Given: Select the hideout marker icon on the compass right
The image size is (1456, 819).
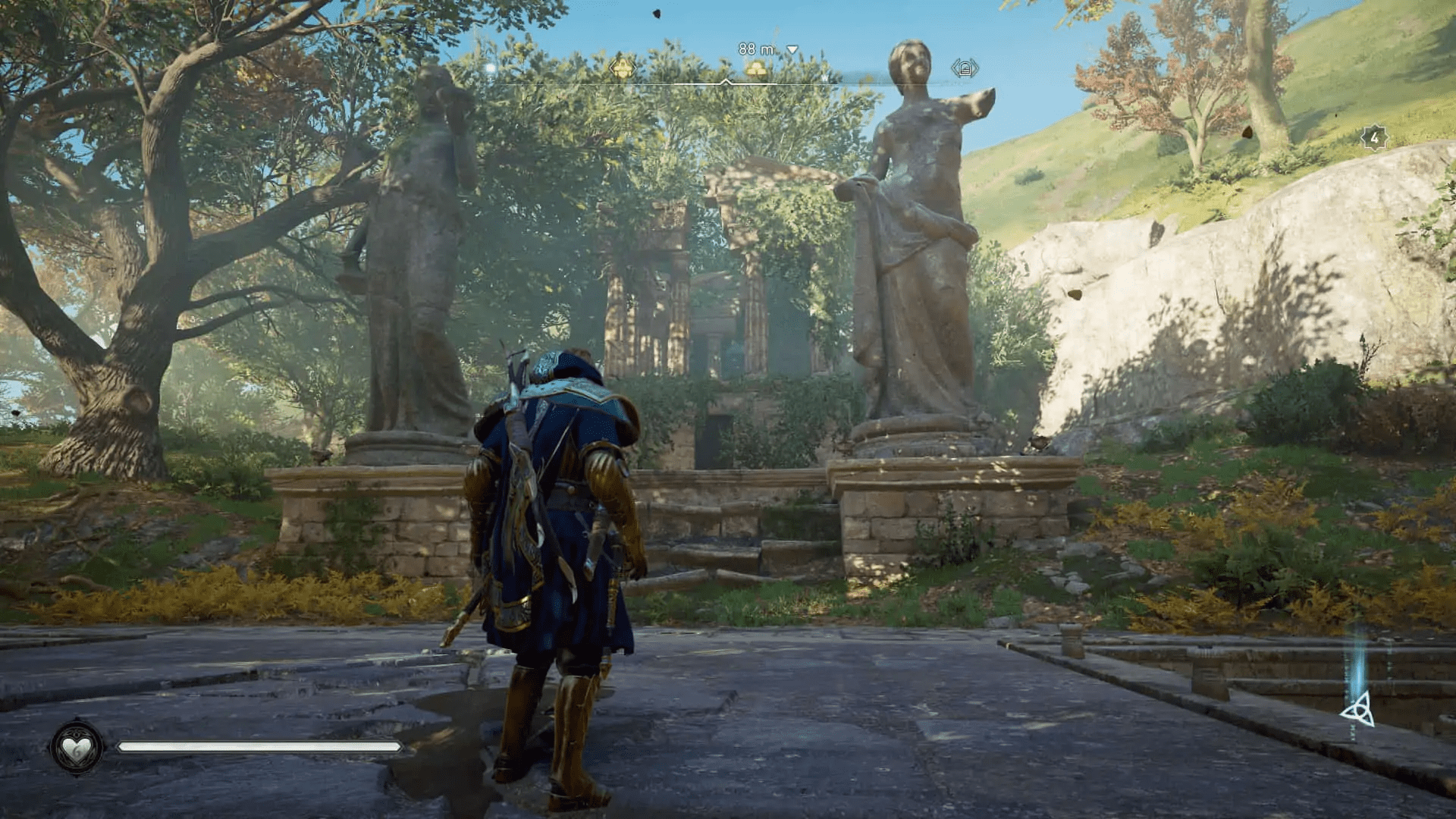Looking at the screenshot, I should tap(965, 68).
